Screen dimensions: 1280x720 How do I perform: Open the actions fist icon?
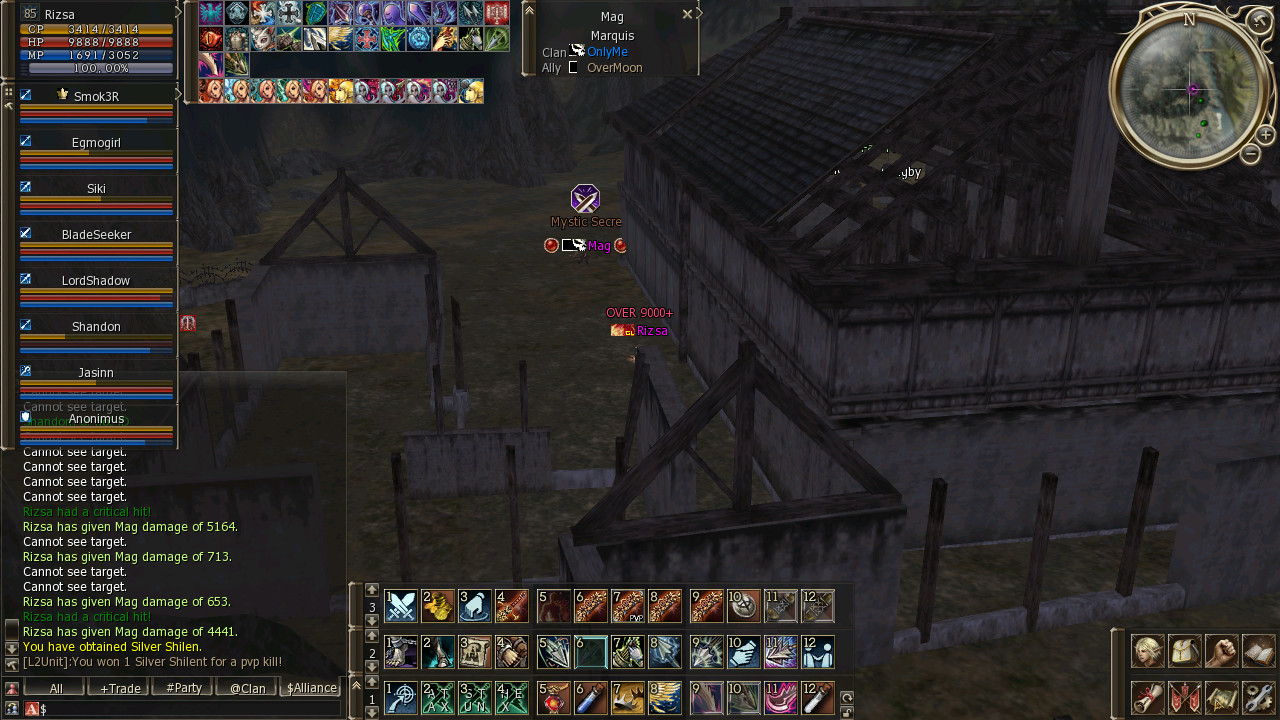click(1221, 651)
